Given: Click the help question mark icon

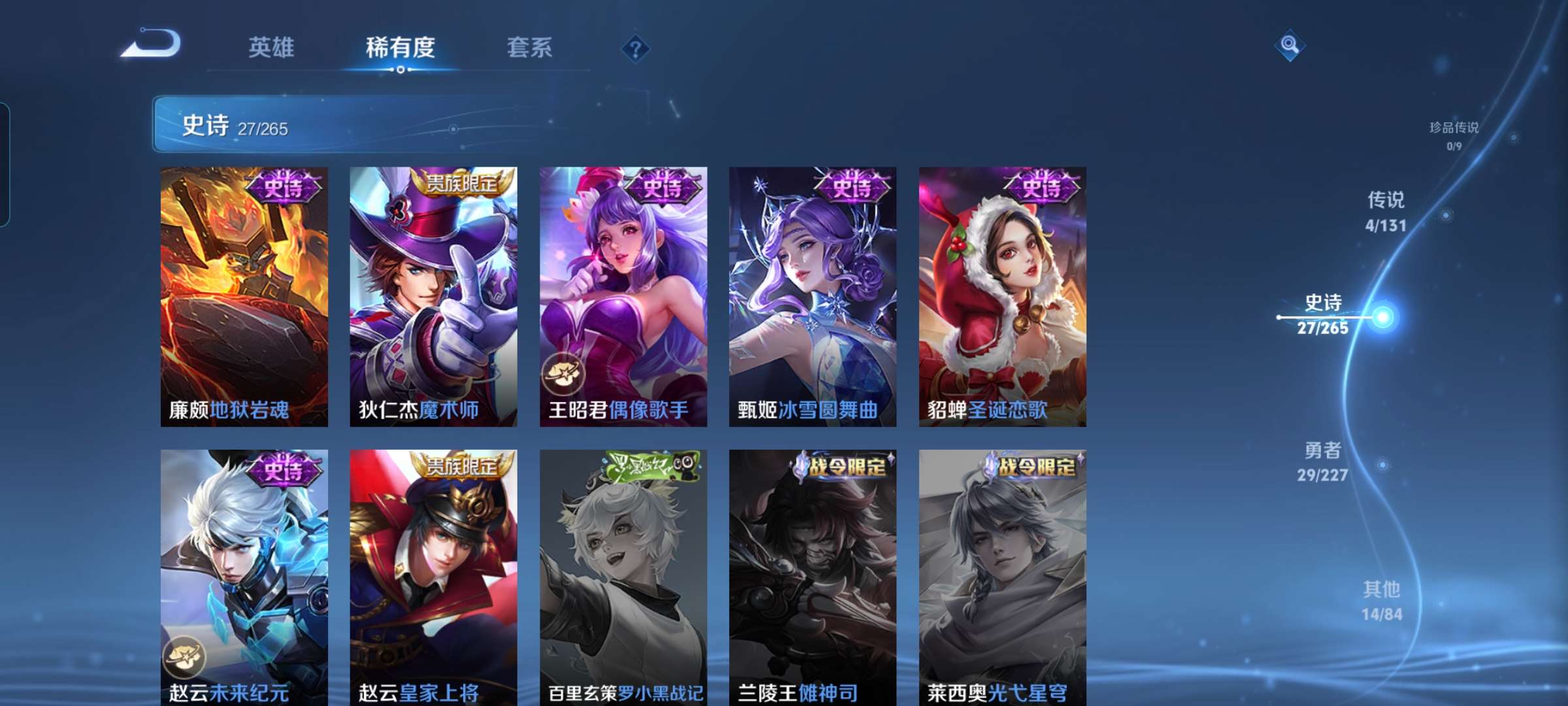Looking at the screenshot, I should pyautogui.click(x=637, y=48).
